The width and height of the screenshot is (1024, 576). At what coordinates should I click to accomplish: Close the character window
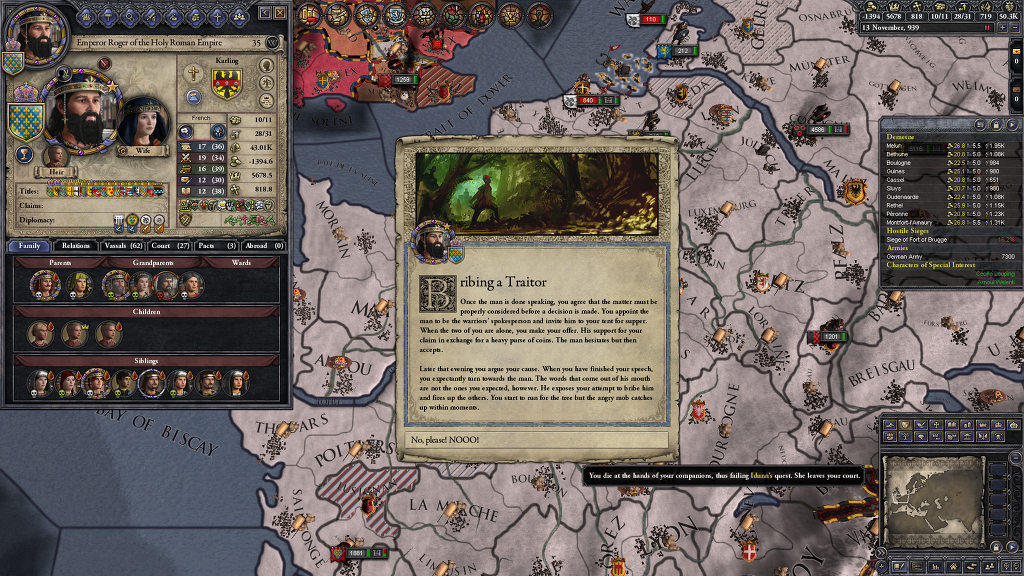[280, 12]
